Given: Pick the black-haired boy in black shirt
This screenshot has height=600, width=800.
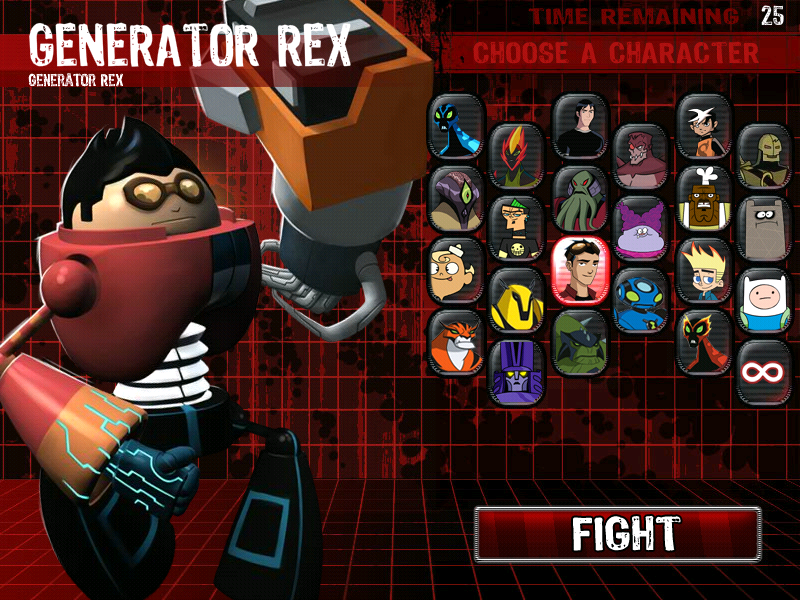Looking at the screenshot, I should point(579,127).
